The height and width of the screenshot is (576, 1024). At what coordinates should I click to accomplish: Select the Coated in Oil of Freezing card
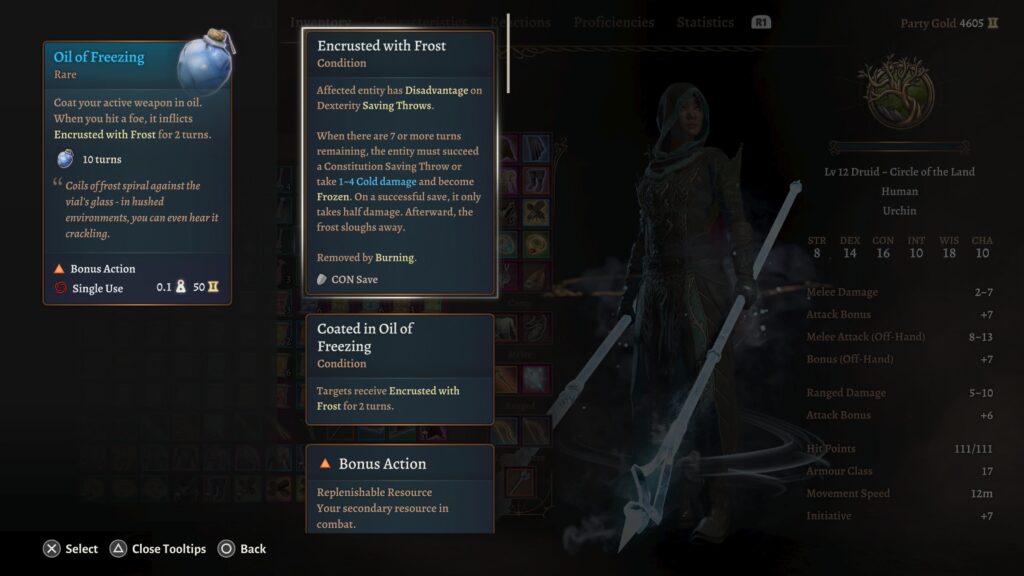pyautogui.click(x=400, y=369)
